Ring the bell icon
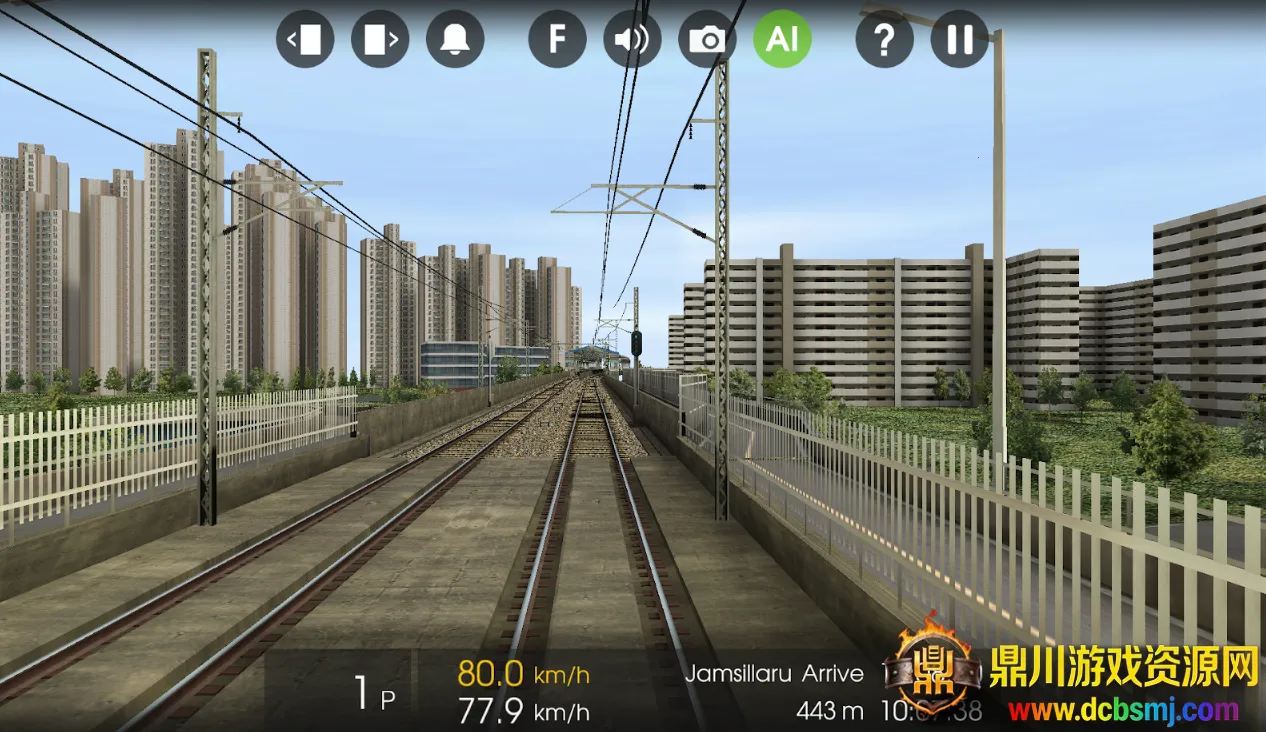This screenshot has width=1266, height=732. click(455, 39)
